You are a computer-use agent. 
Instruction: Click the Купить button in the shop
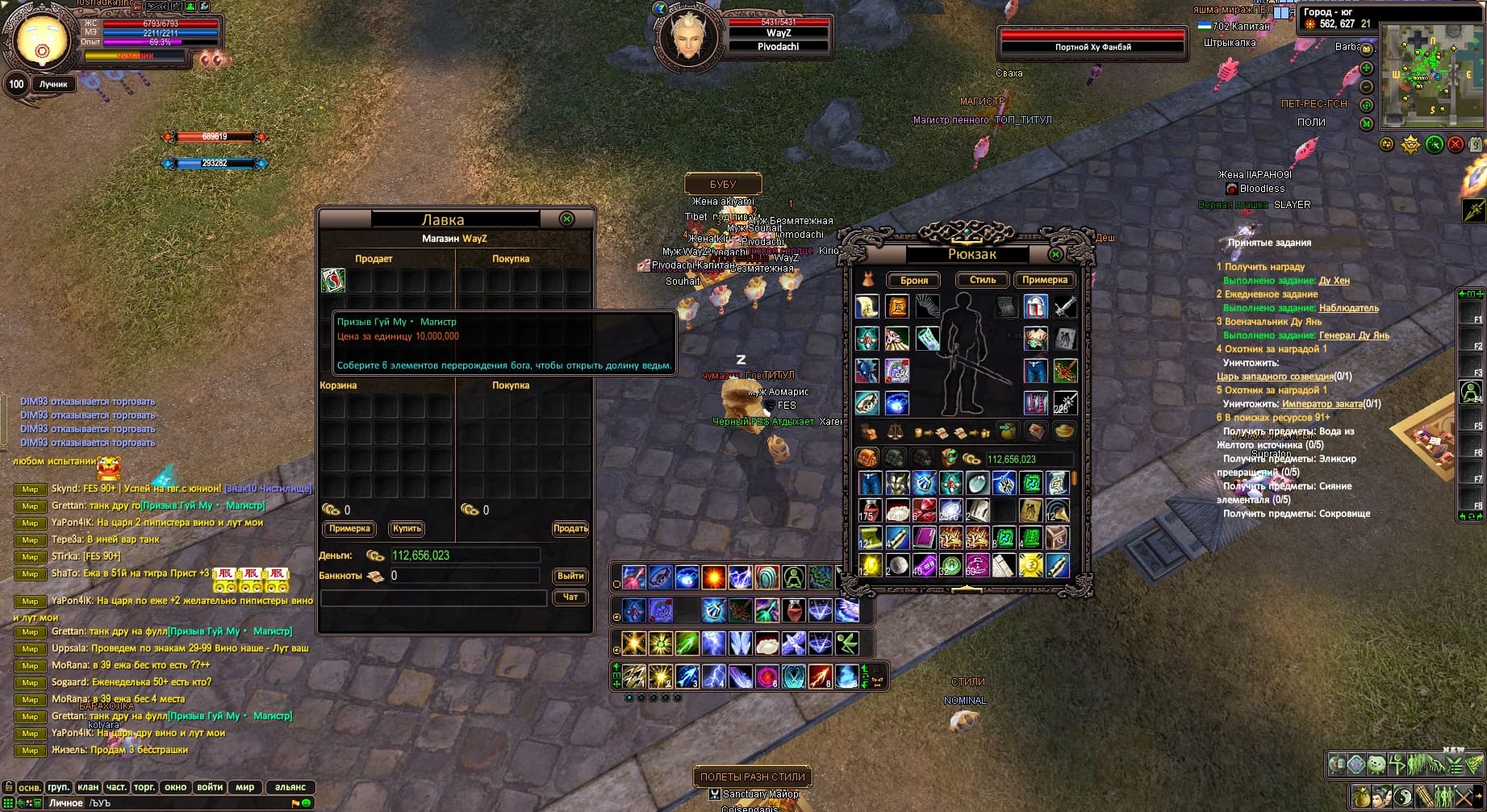coord(407,529)
